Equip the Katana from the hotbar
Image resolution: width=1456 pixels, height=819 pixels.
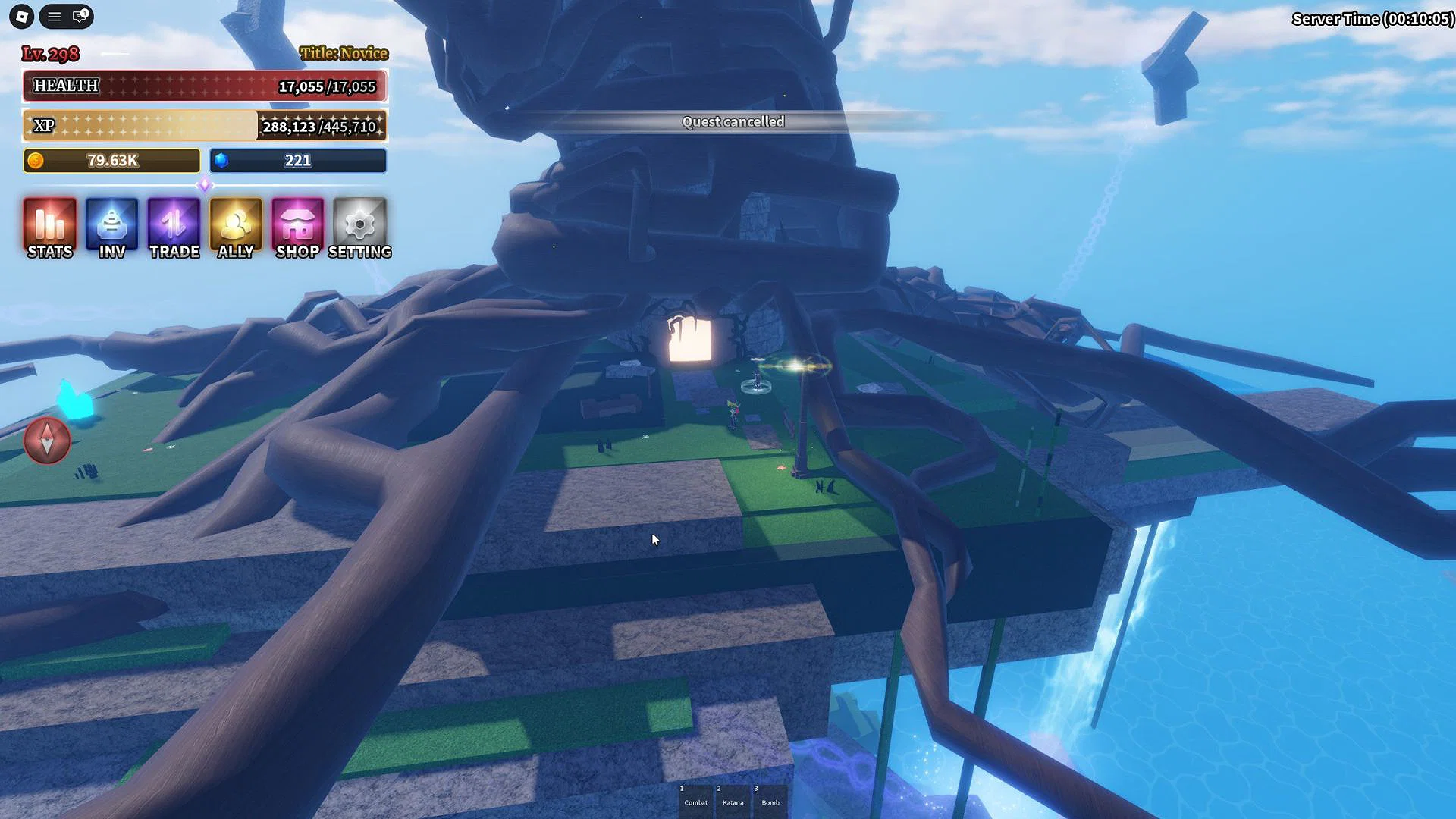pyautogui.click(x=733, y=799)
